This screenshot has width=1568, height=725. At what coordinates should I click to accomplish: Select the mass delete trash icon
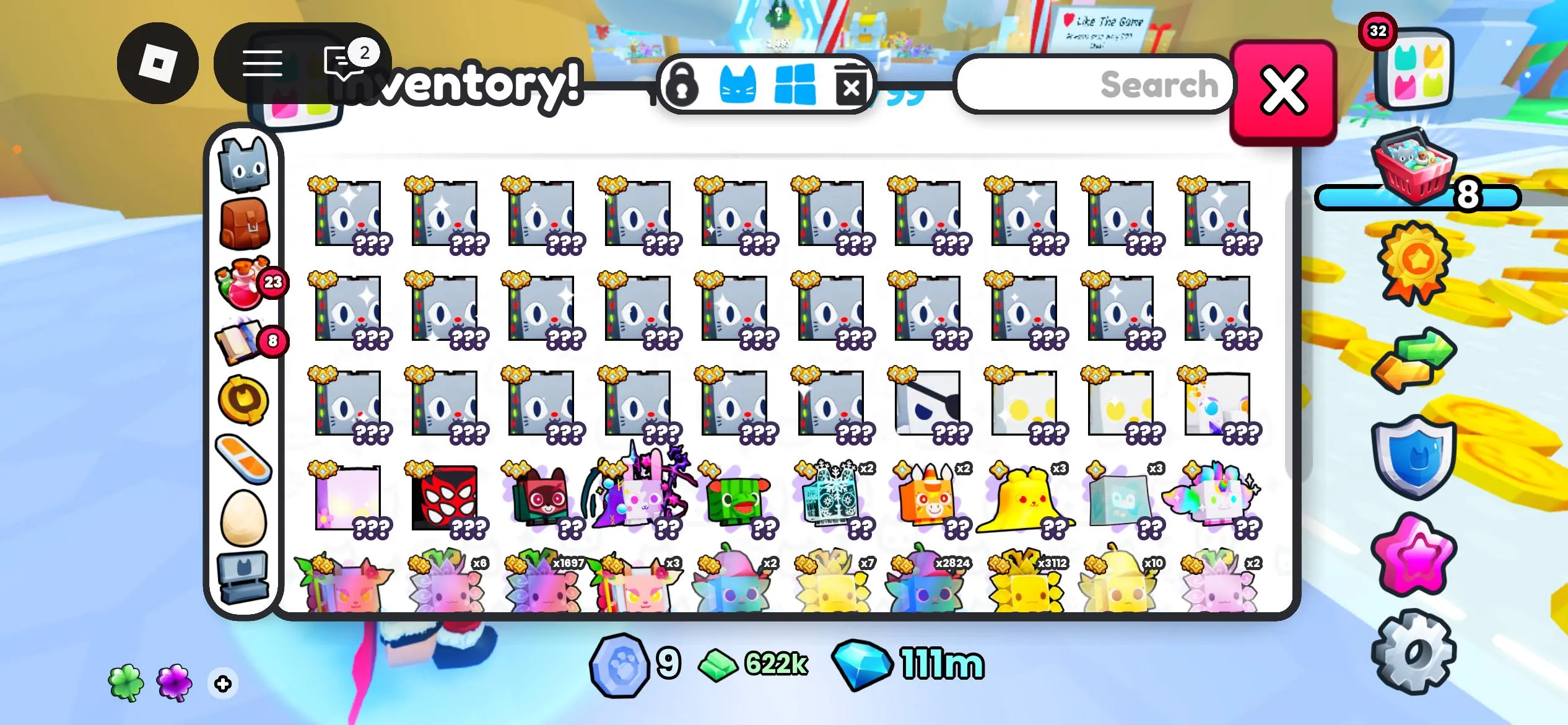(x=851, y=86)
